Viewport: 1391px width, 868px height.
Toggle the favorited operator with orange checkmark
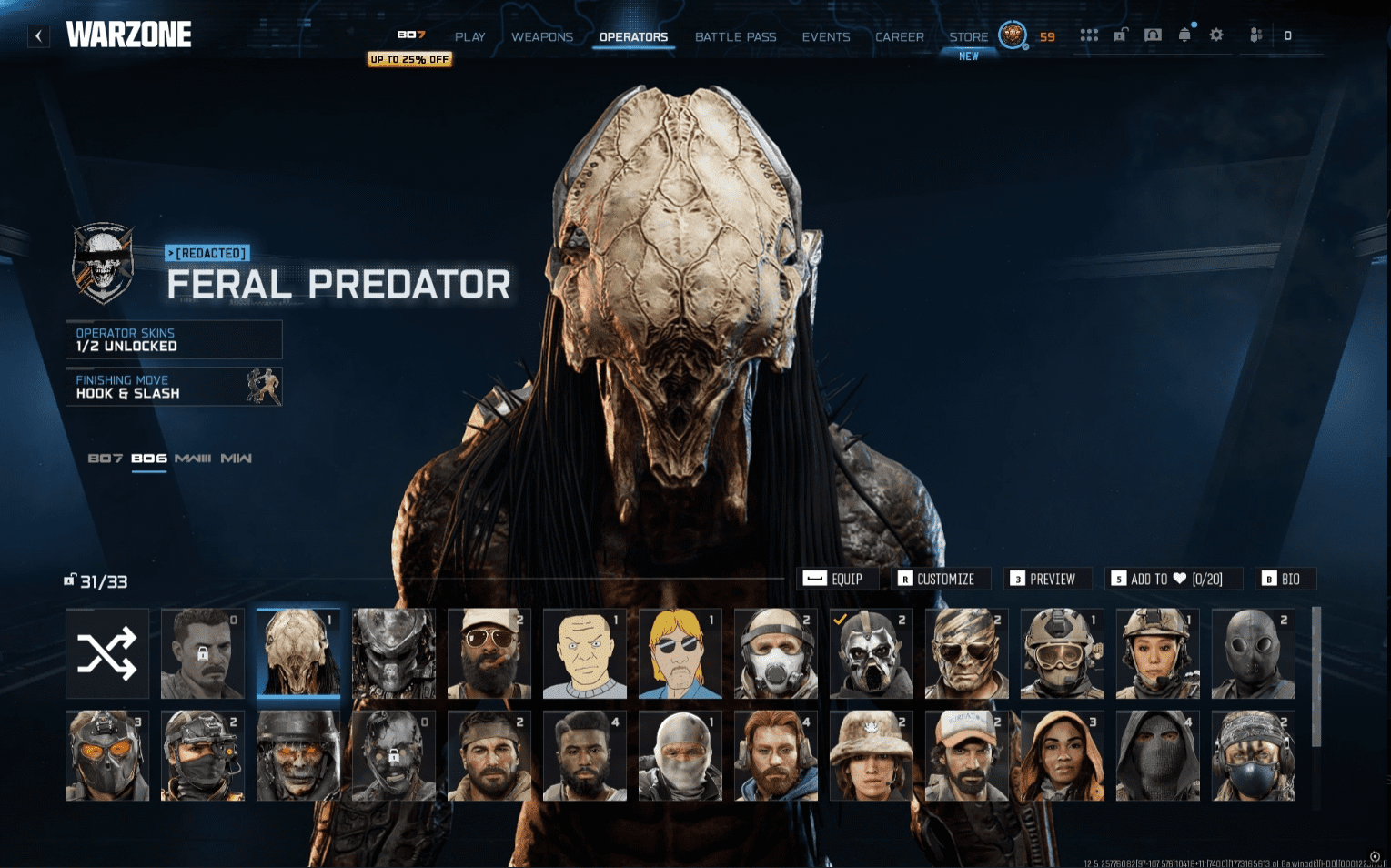click(x=871, y=653)
